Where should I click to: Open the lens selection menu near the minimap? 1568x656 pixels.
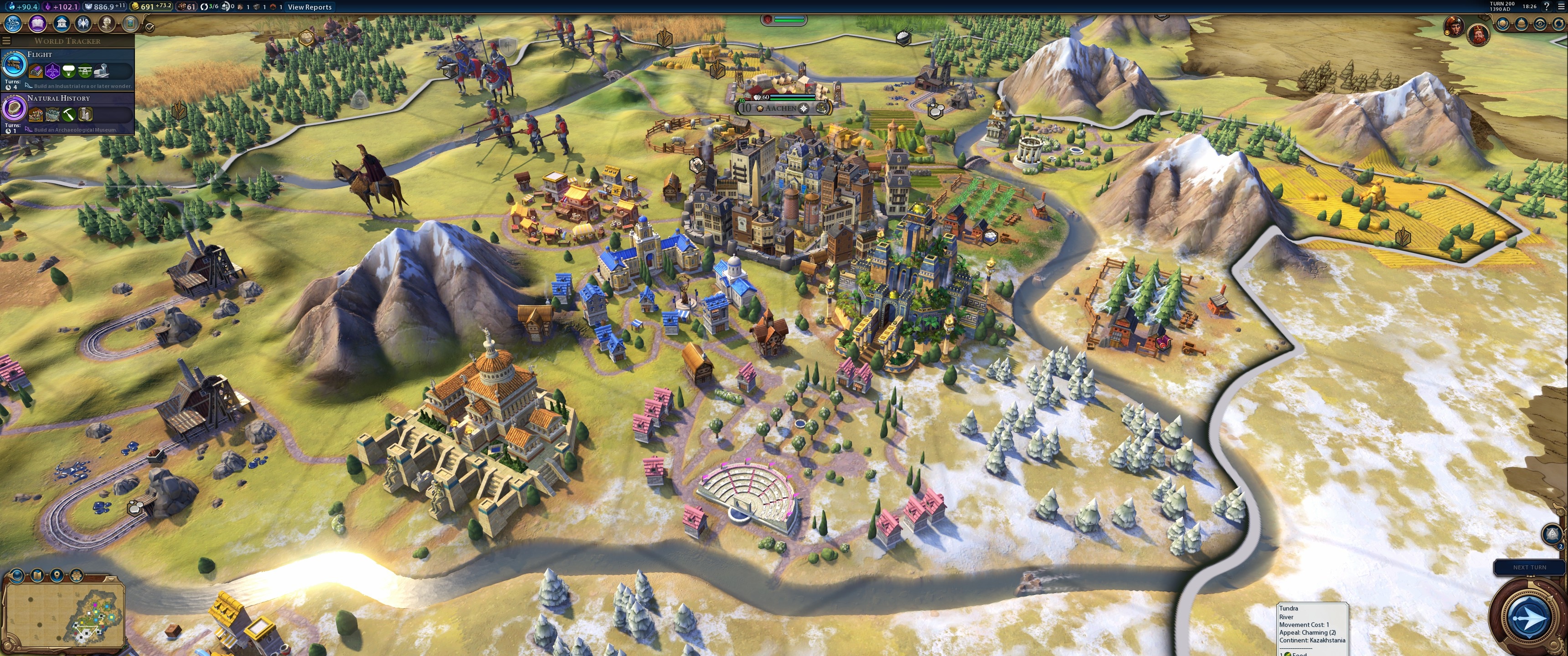point(16,575)
